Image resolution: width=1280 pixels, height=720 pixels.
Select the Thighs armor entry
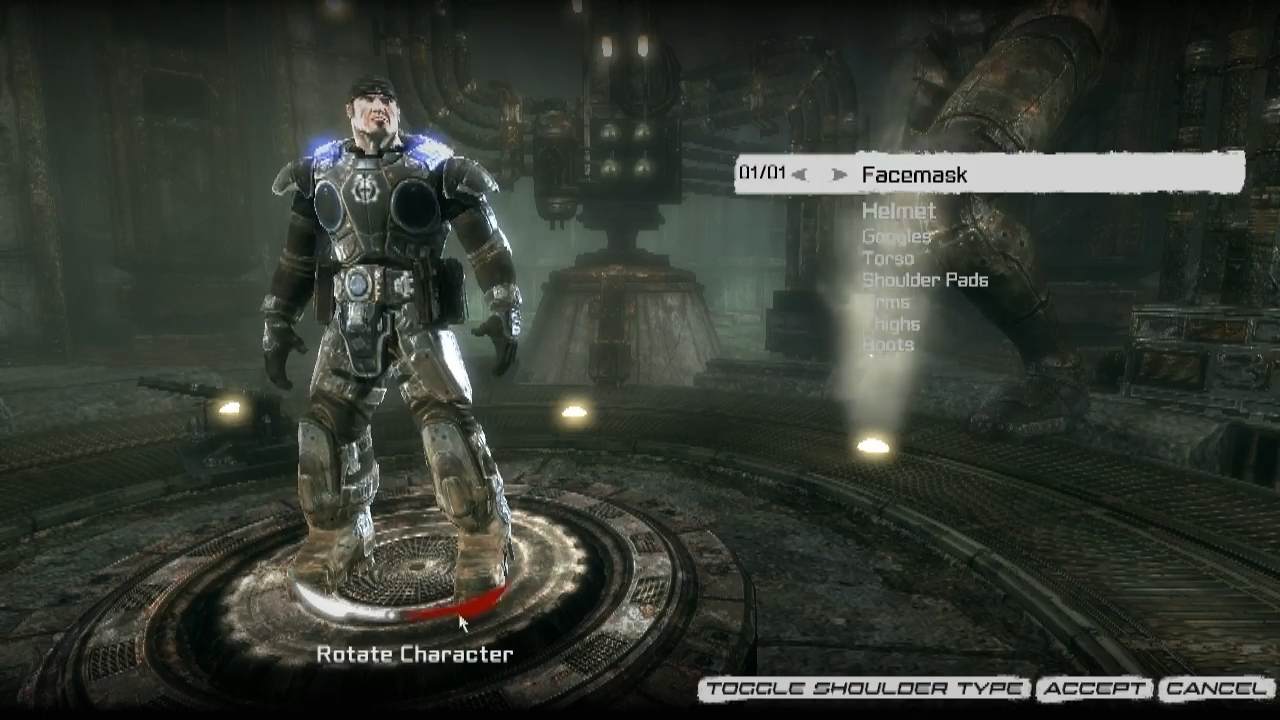pos(891,324)
